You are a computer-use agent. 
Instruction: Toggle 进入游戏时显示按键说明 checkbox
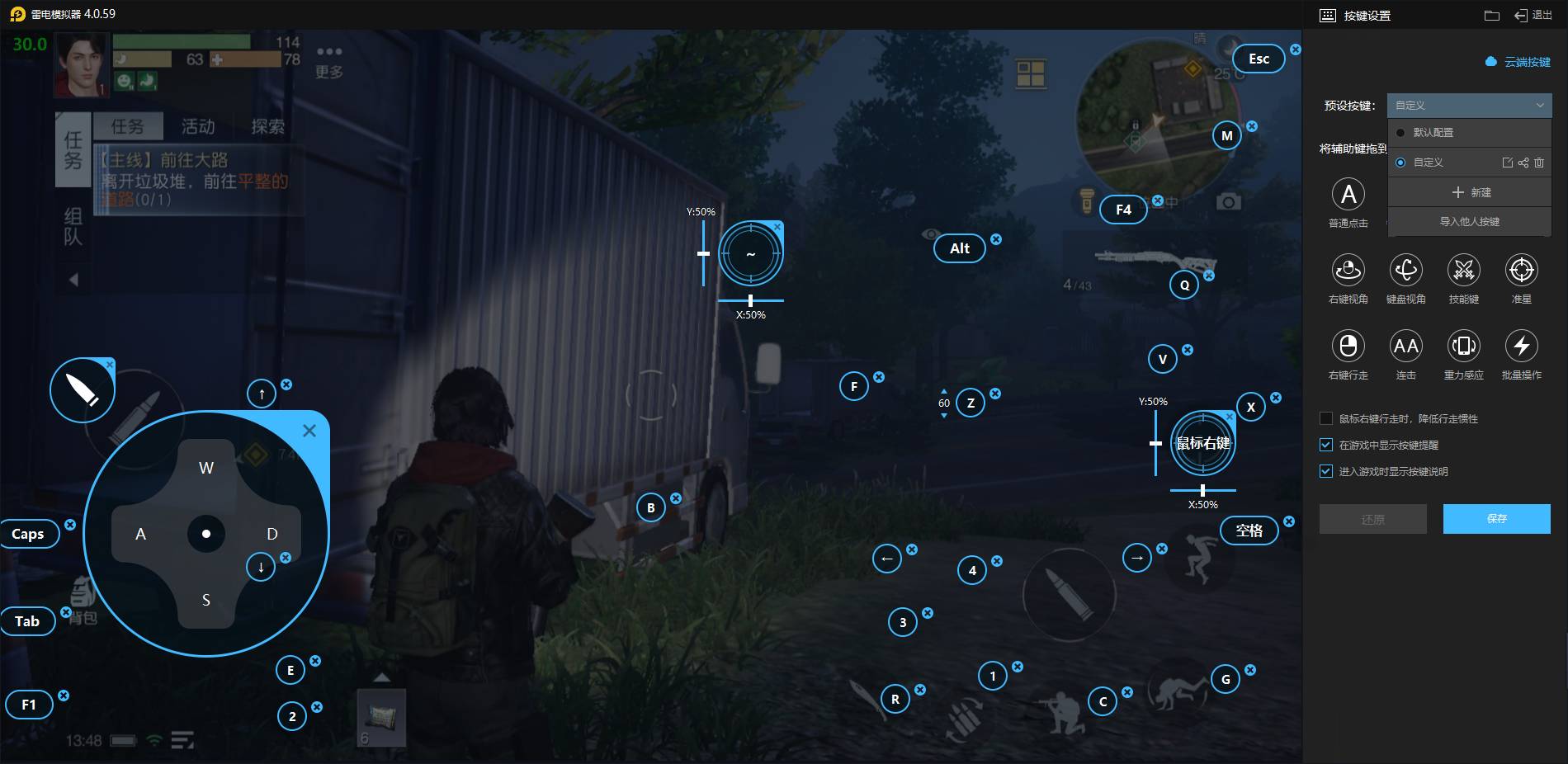(x=1326, y=472)
